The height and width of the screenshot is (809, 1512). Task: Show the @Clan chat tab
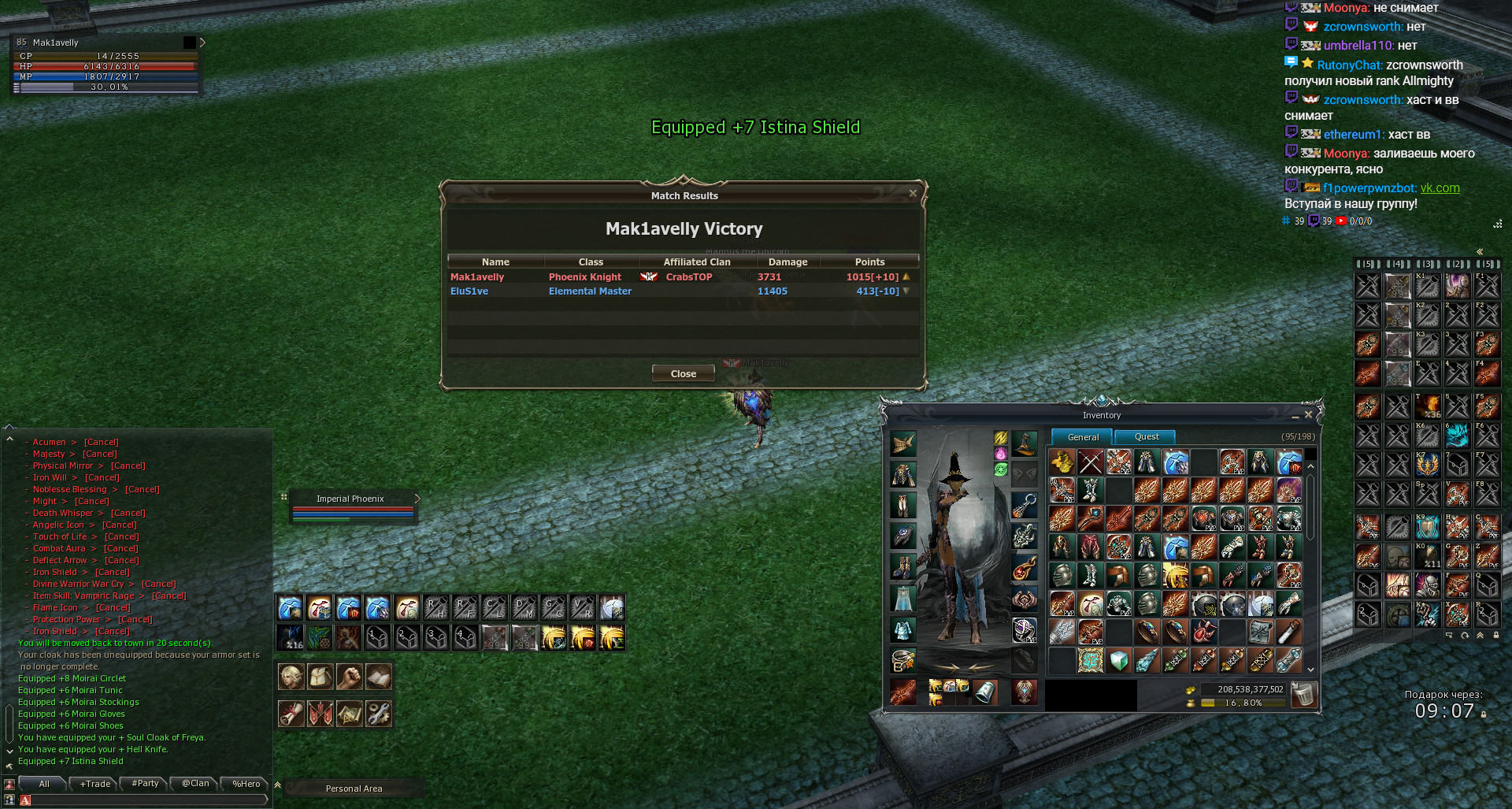[x=195, y=784]
